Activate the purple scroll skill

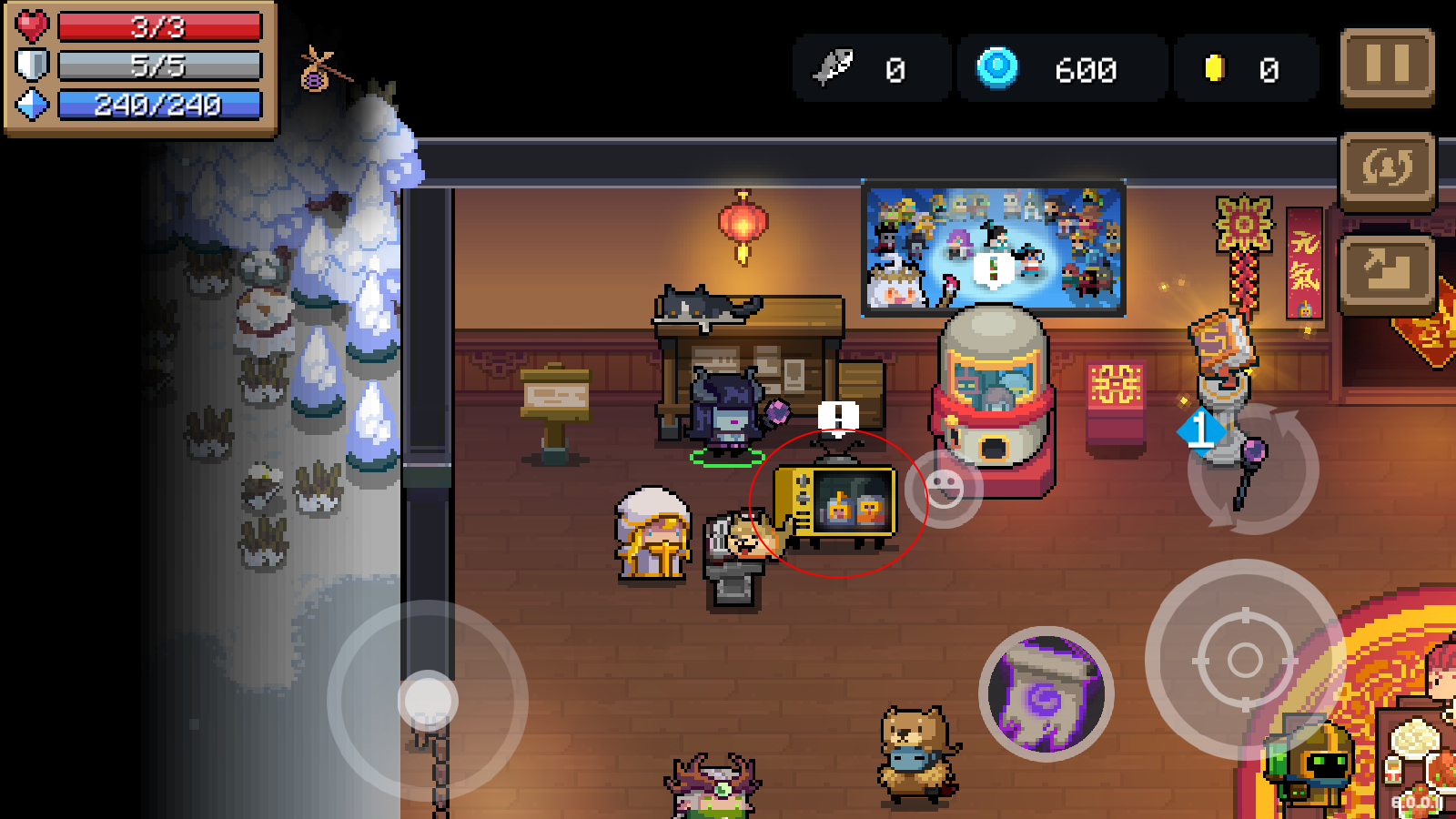tap(1046, 693)
